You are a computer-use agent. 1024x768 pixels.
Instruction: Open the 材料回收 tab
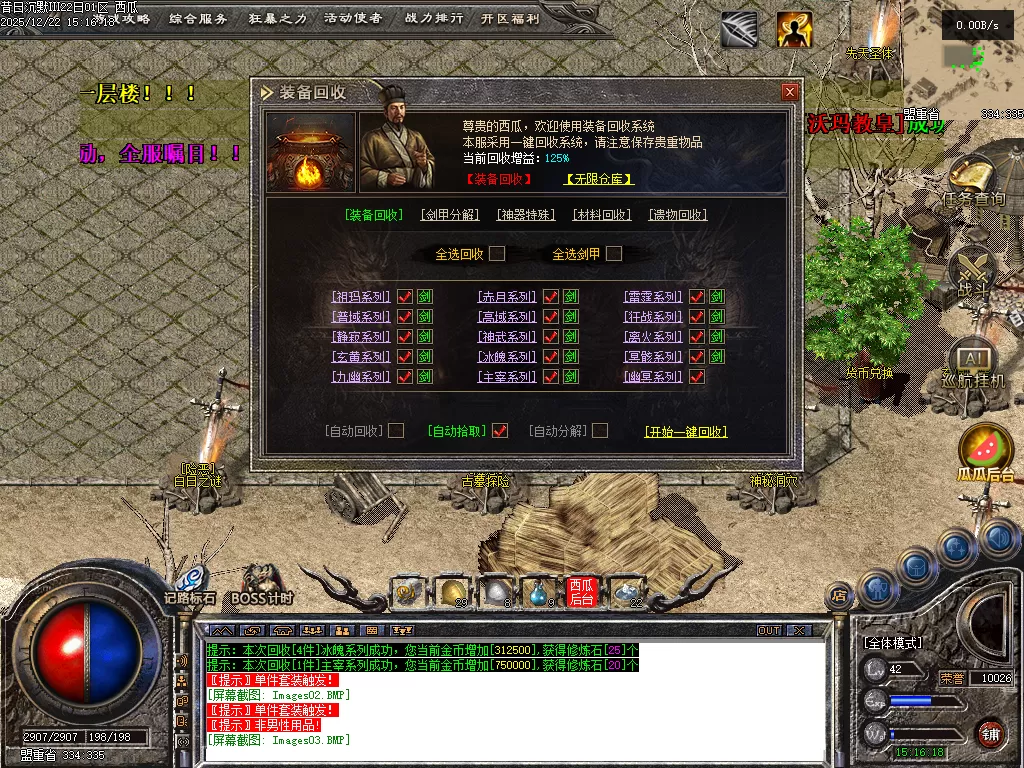tap(602, 215)
